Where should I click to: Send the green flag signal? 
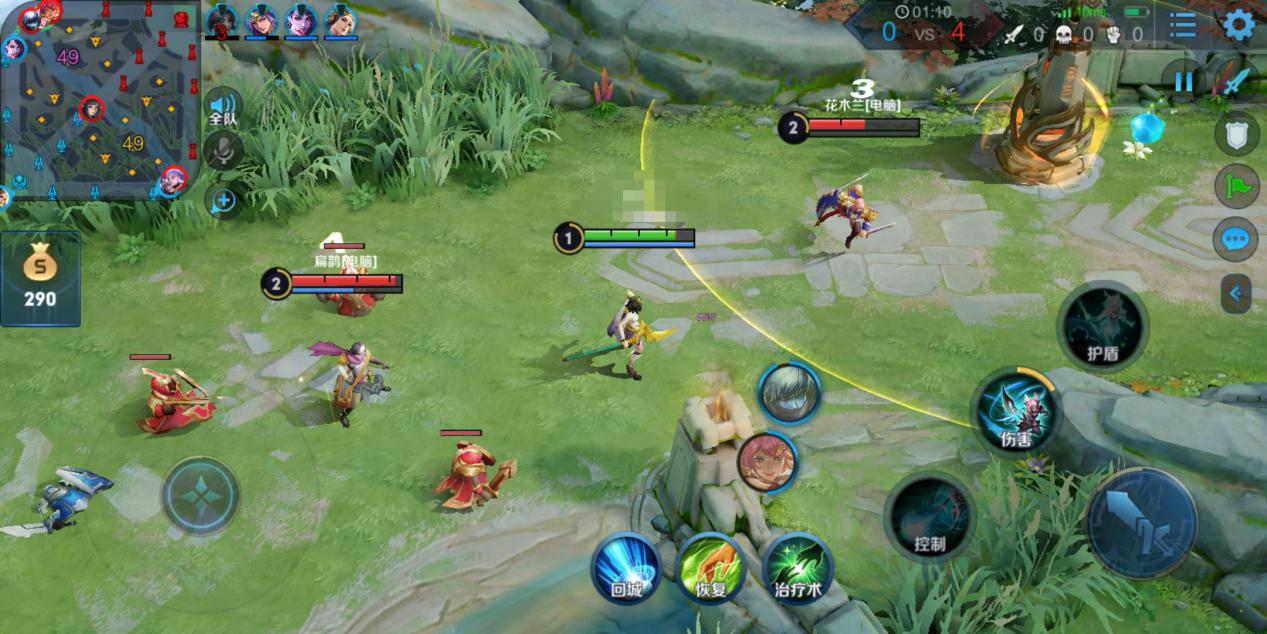coord(1236,186)
